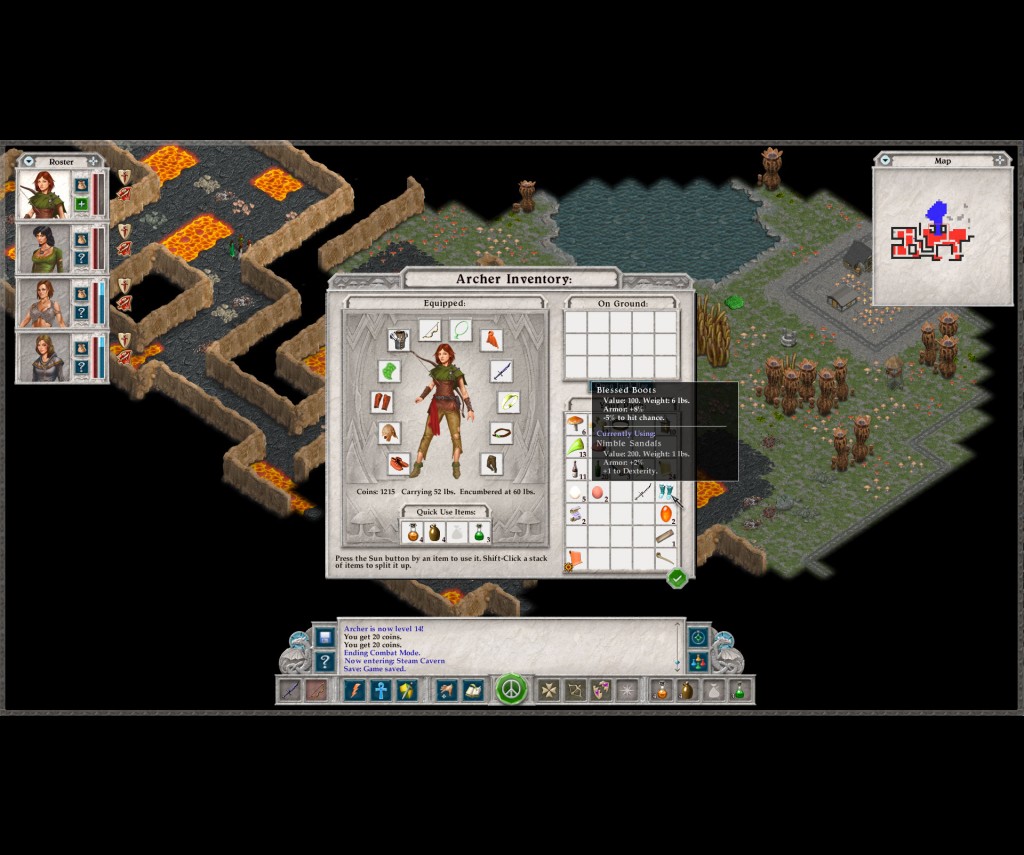Click the green peace symbol button
The image size is (1024, 855).
pos(511,690)
